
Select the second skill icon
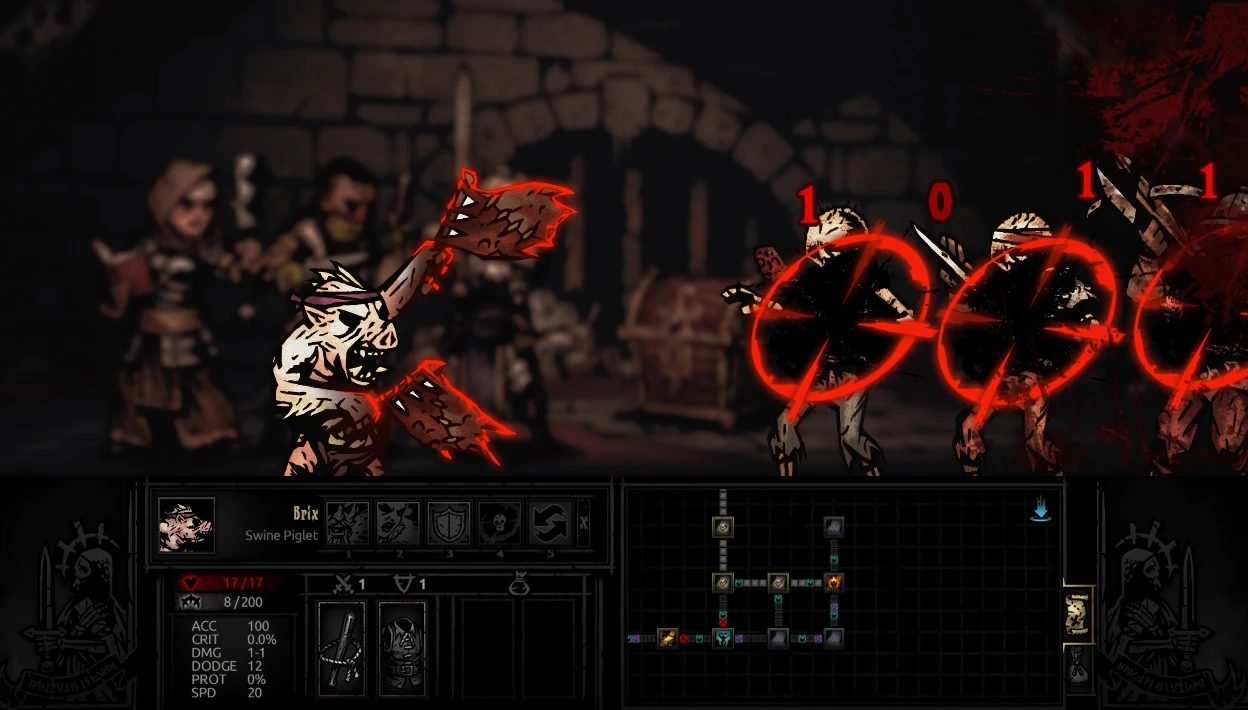[x=398, y=523]
